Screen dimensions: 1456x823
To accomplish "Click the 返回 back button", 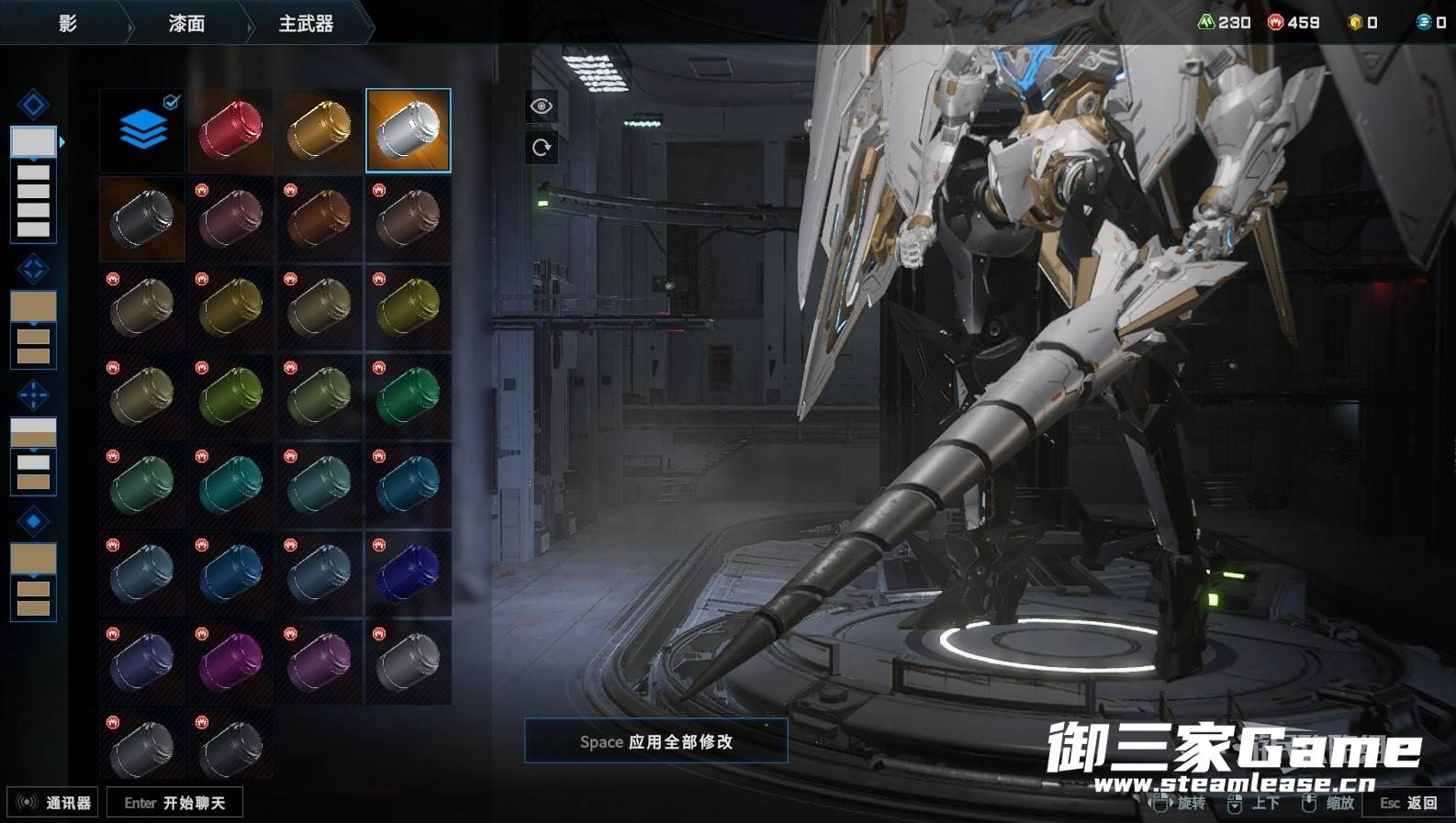I will click(x=1409, y=803).
